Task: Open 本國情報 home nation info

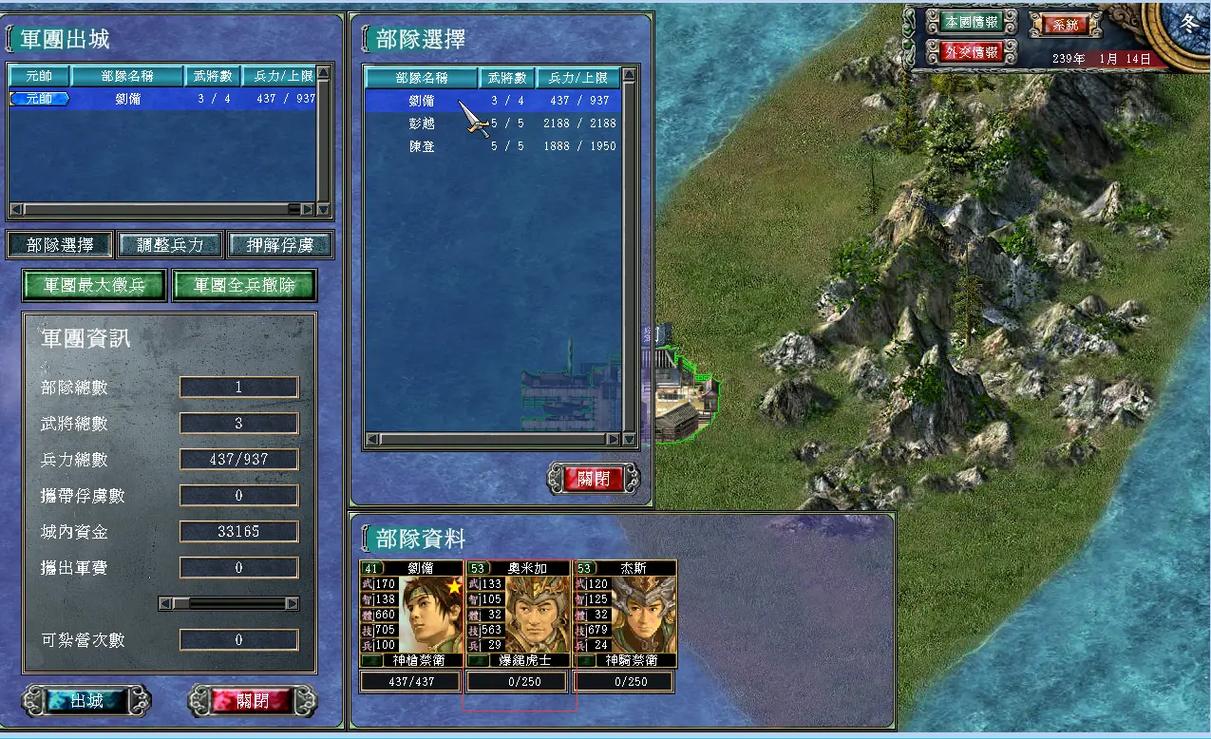Action: pos(971,22)
